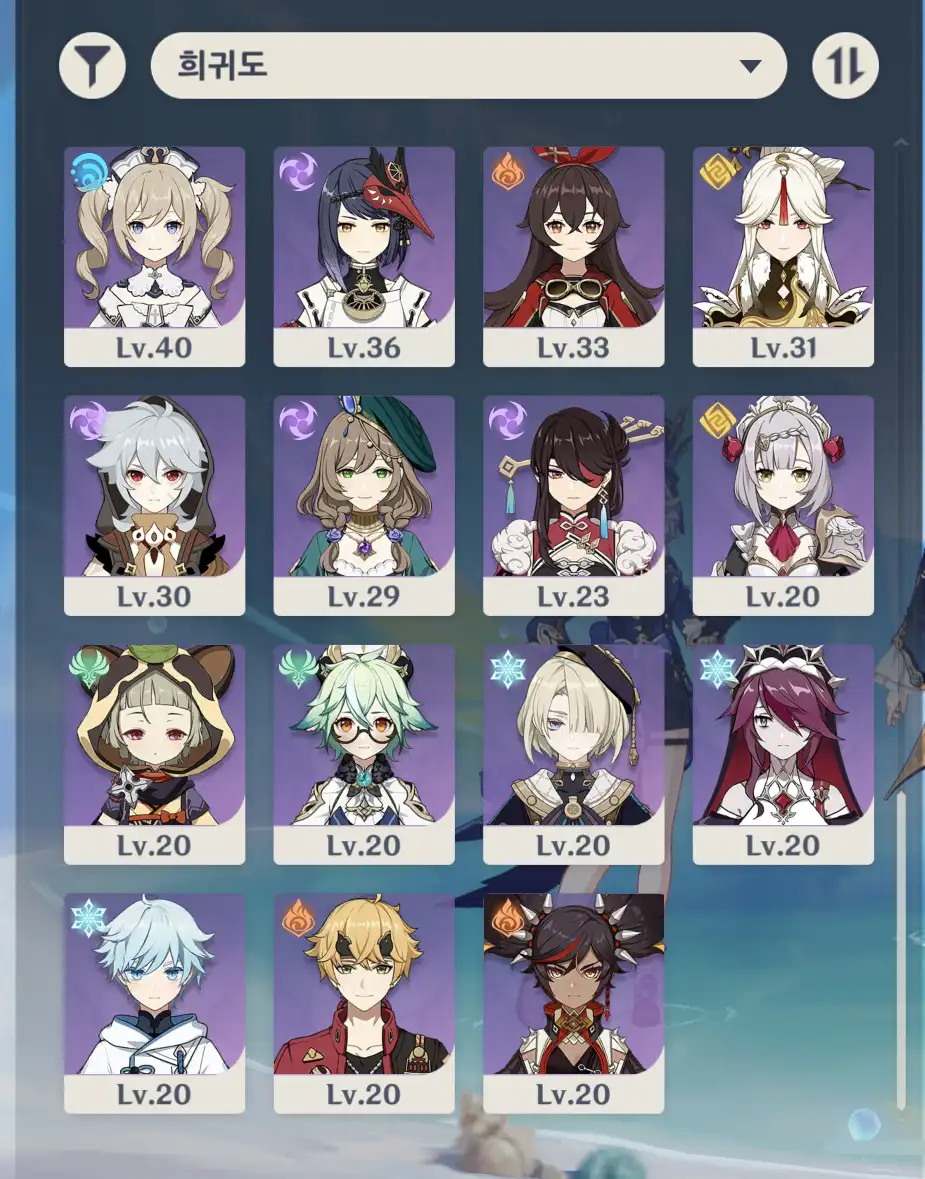Open the character filter funnel button
Image resolution: width=925 pixels, height=1179 pixels.
click(92, 66)
